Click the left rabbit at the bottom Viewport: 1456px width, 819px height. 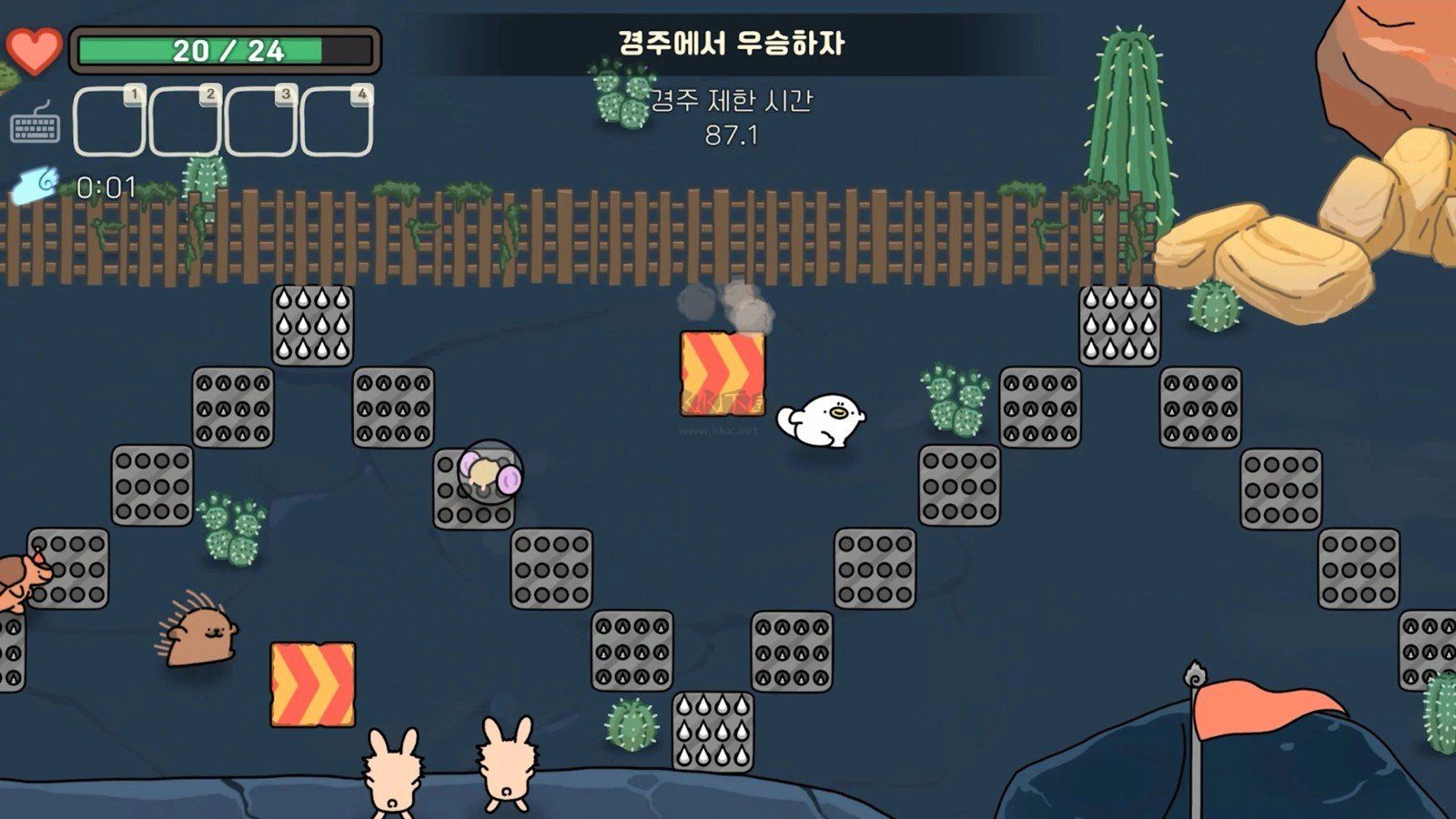tap(393, 773)
